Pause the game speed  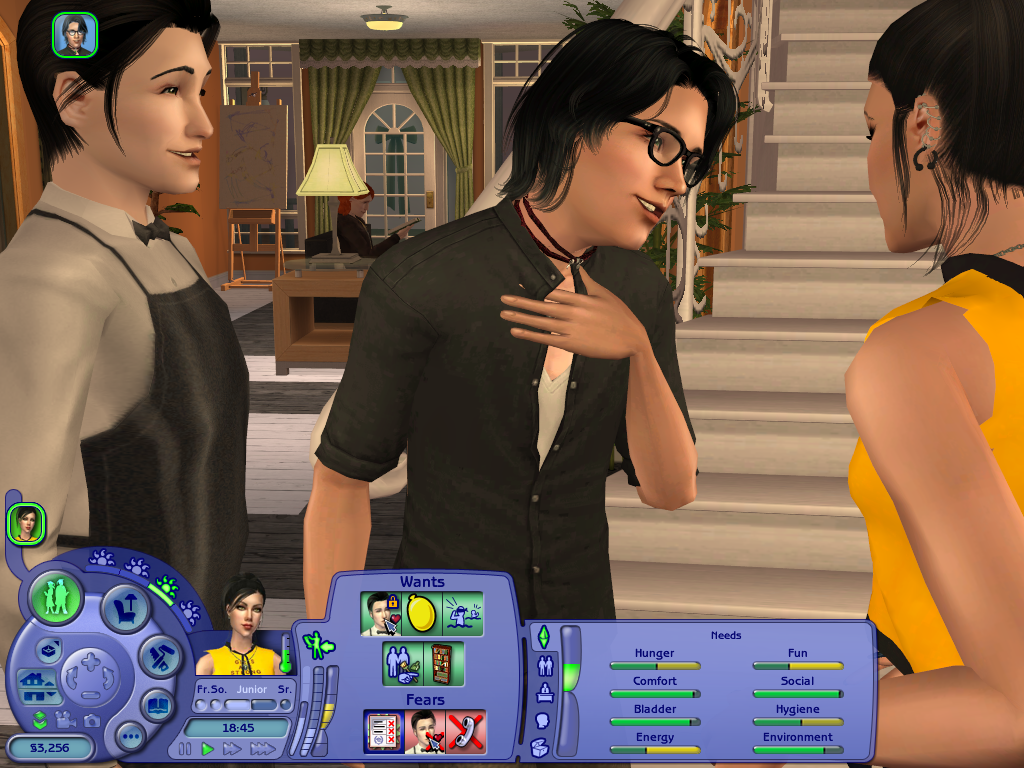(x=185, y=749)
